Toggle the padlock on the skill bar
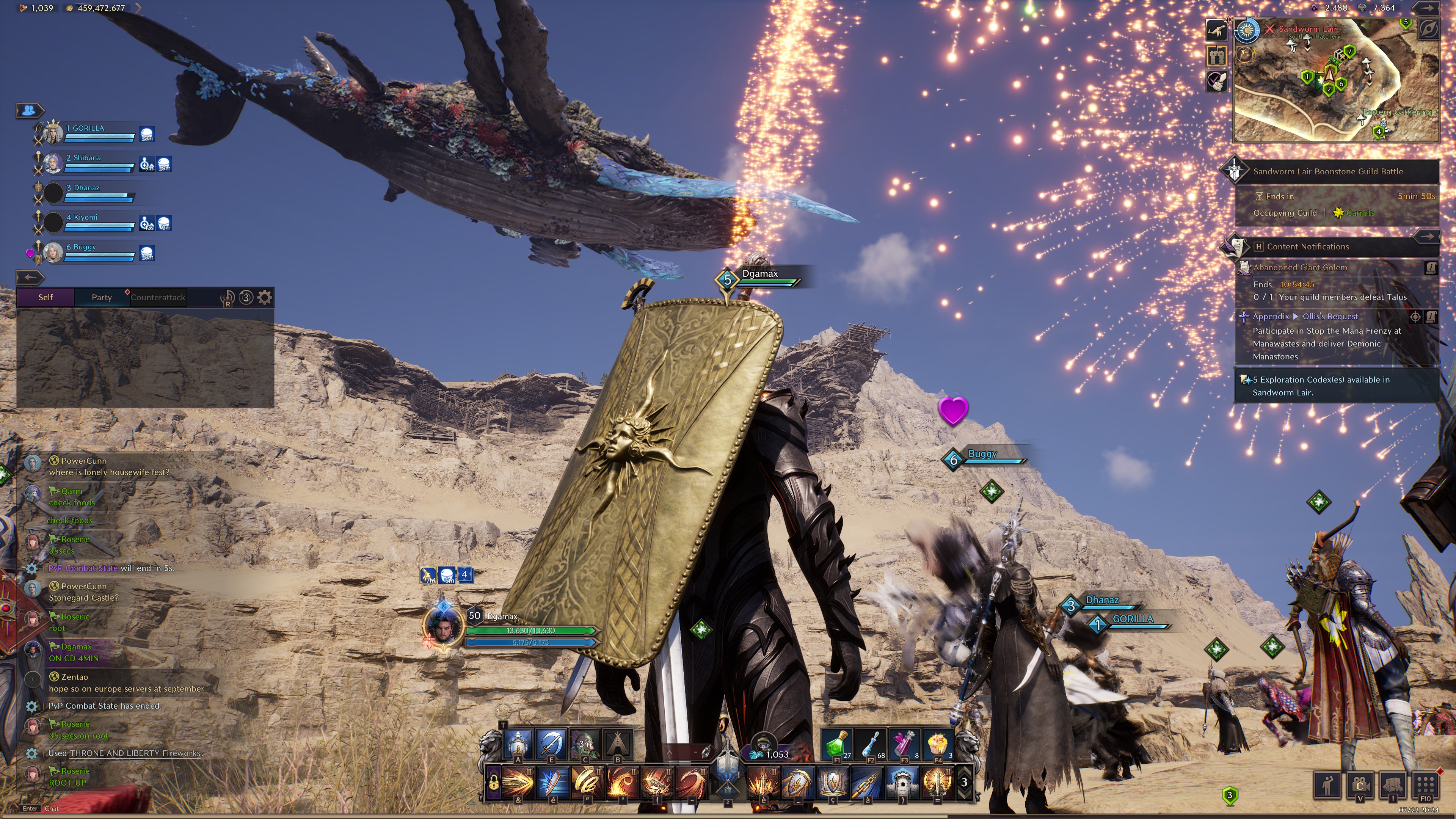 pos(493,783)
